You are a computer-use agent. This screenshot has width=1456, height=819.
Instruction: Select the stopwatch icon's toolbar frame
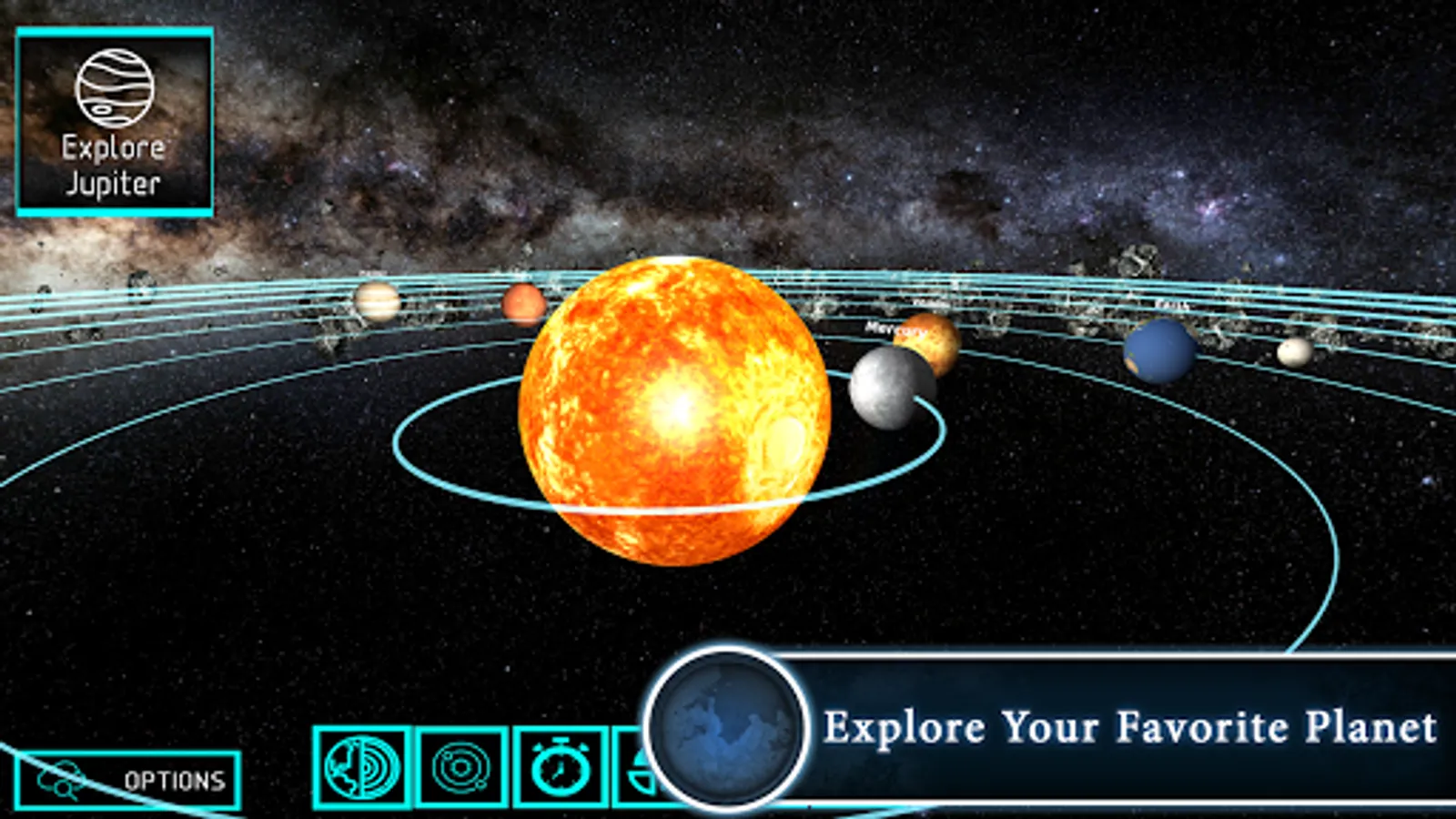(x=559, y=769)
